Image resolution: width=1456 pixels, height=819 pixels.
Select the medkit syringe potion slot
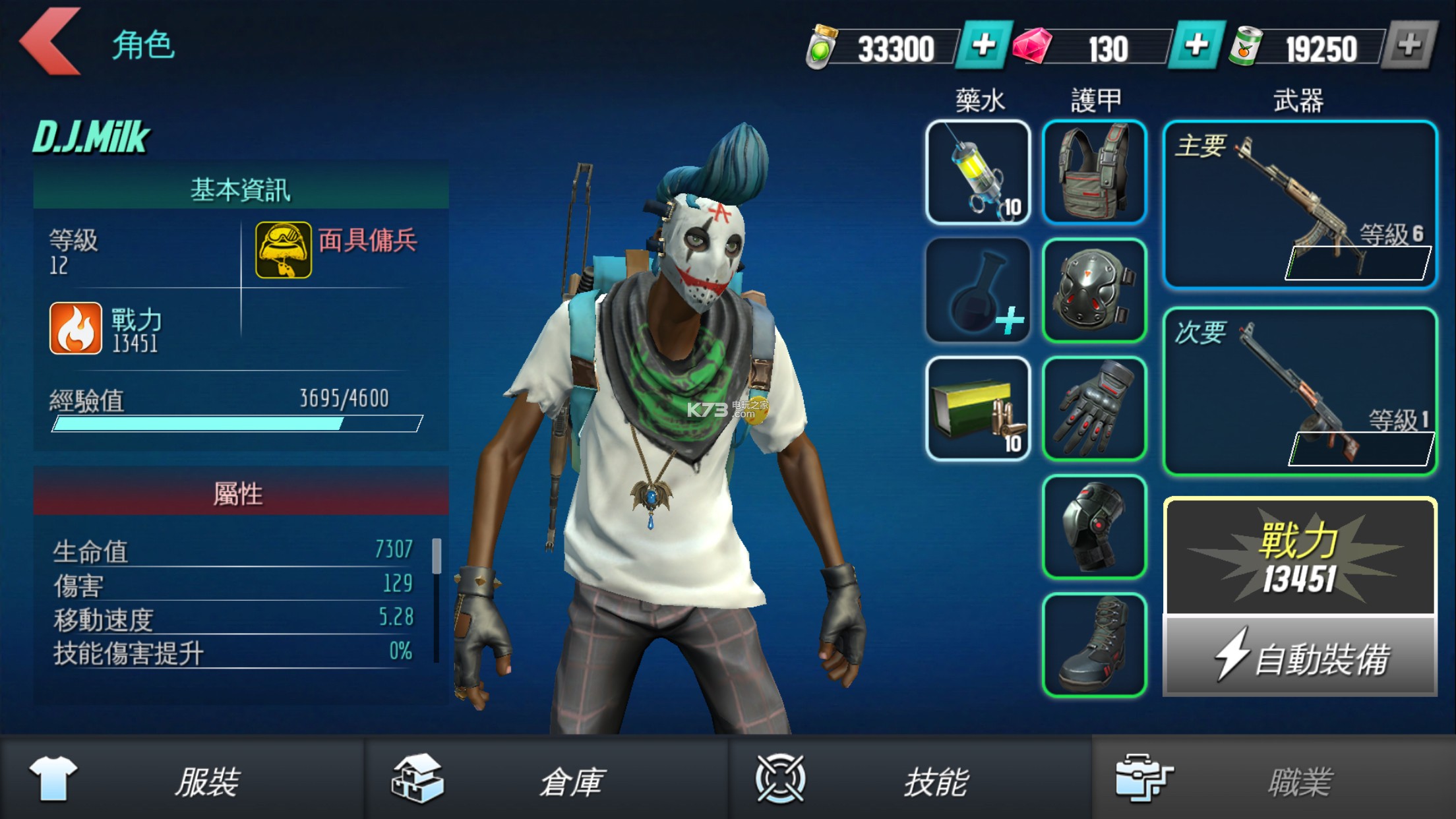(x=977, y=173)
